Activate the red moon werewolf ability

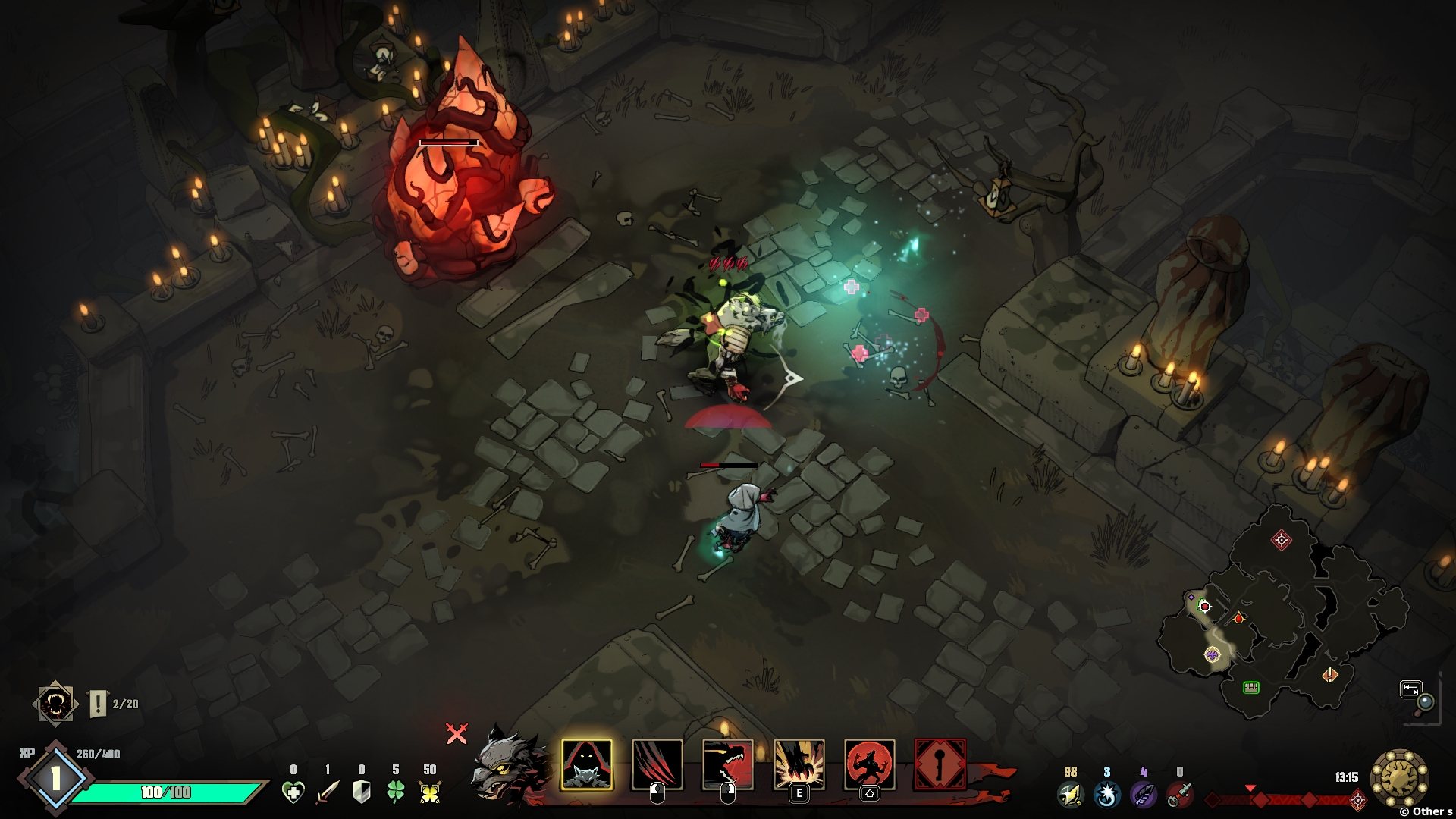point(869,764)
